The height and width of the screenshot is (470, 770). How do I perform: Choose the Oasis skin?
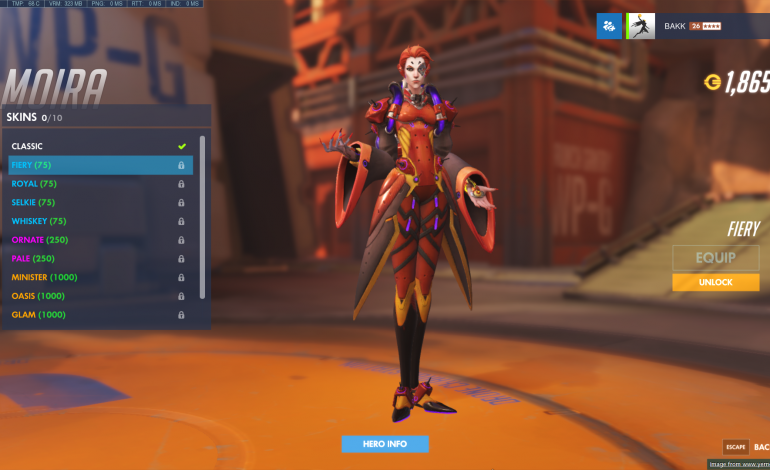(x=98, y=296)
